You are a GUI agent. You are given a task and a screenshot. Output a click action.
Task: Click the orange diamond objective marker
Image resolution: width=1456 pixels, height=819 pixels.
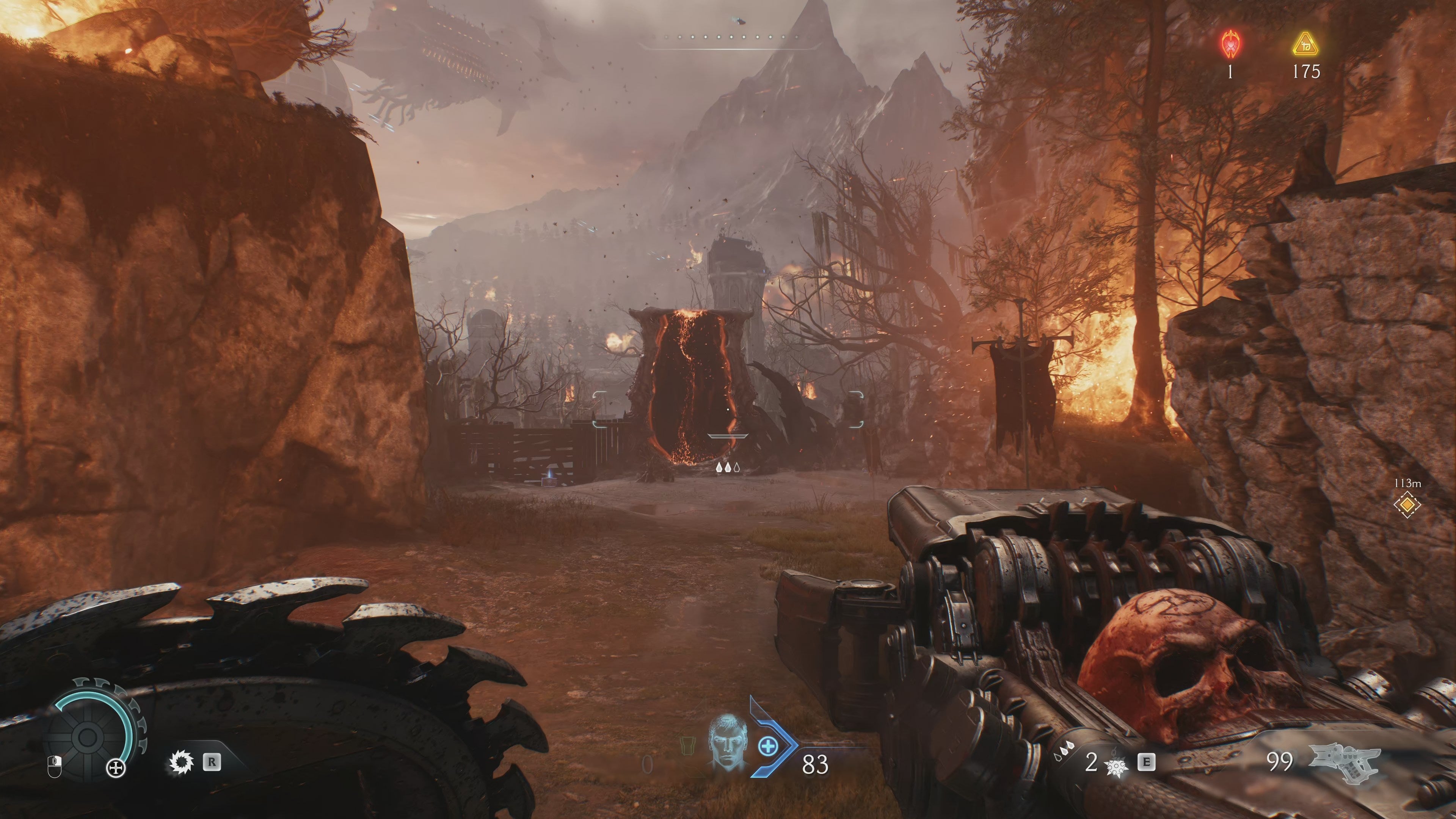click(1407, 504)
